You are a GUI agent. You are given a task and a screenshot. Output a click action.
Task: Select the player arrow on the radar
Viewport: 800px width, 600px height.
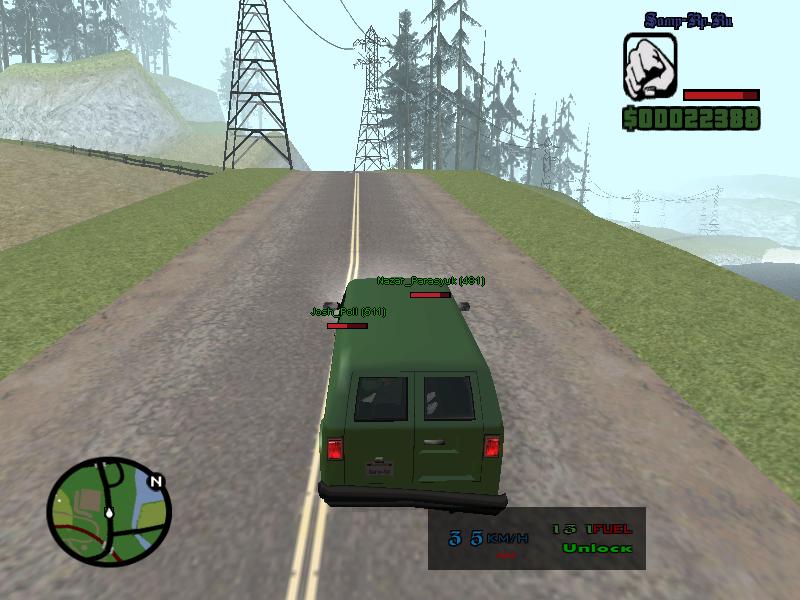coord(108,512)
